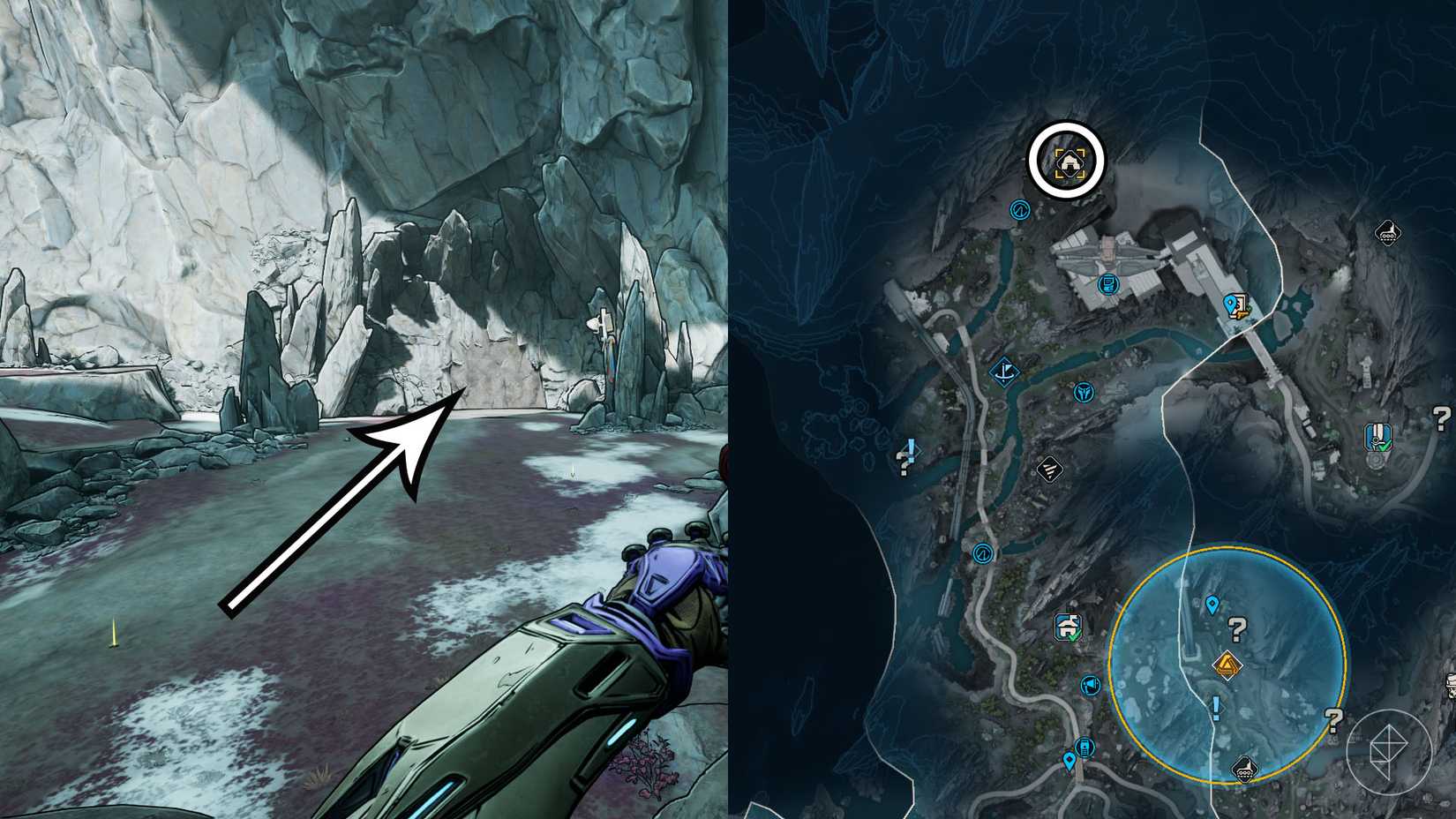The image size is (1456, 819).
Task: Click the dead drop icon at the bottom of the circle
Action: 1244,770
